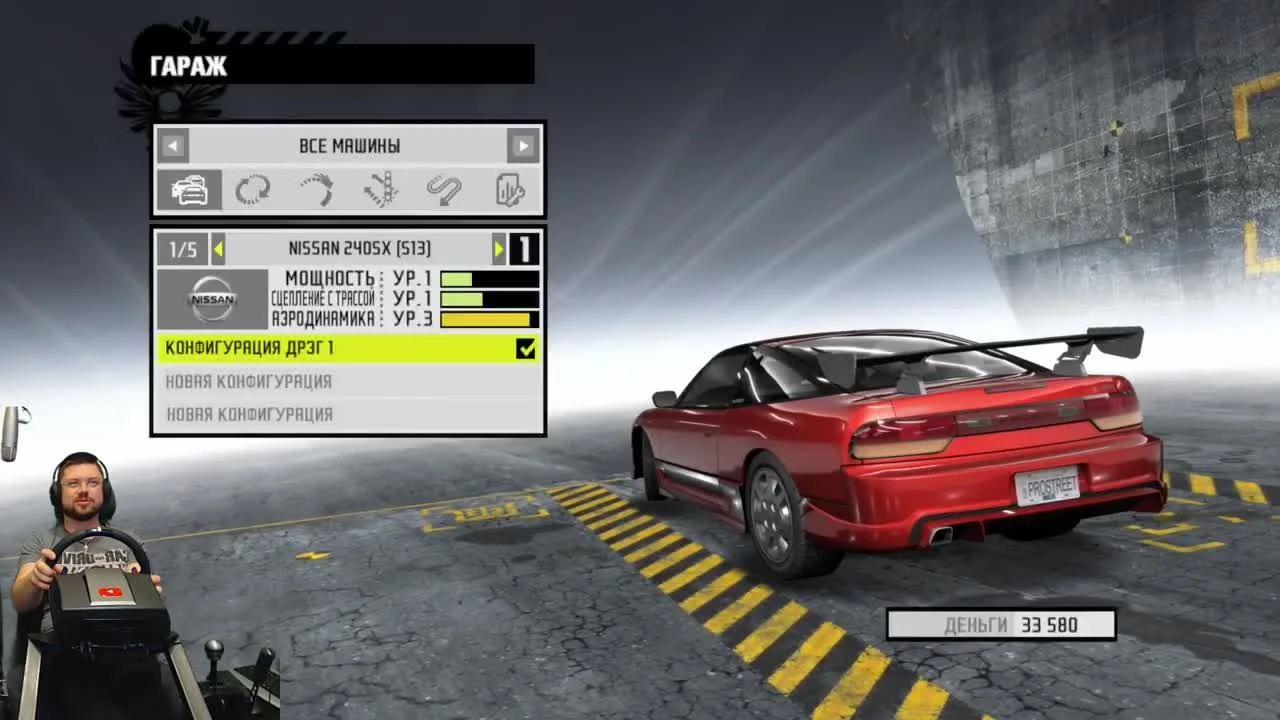Open next car with the right arrow
This screenshot has width=1280, height=720.
click(x=499, y=249)
